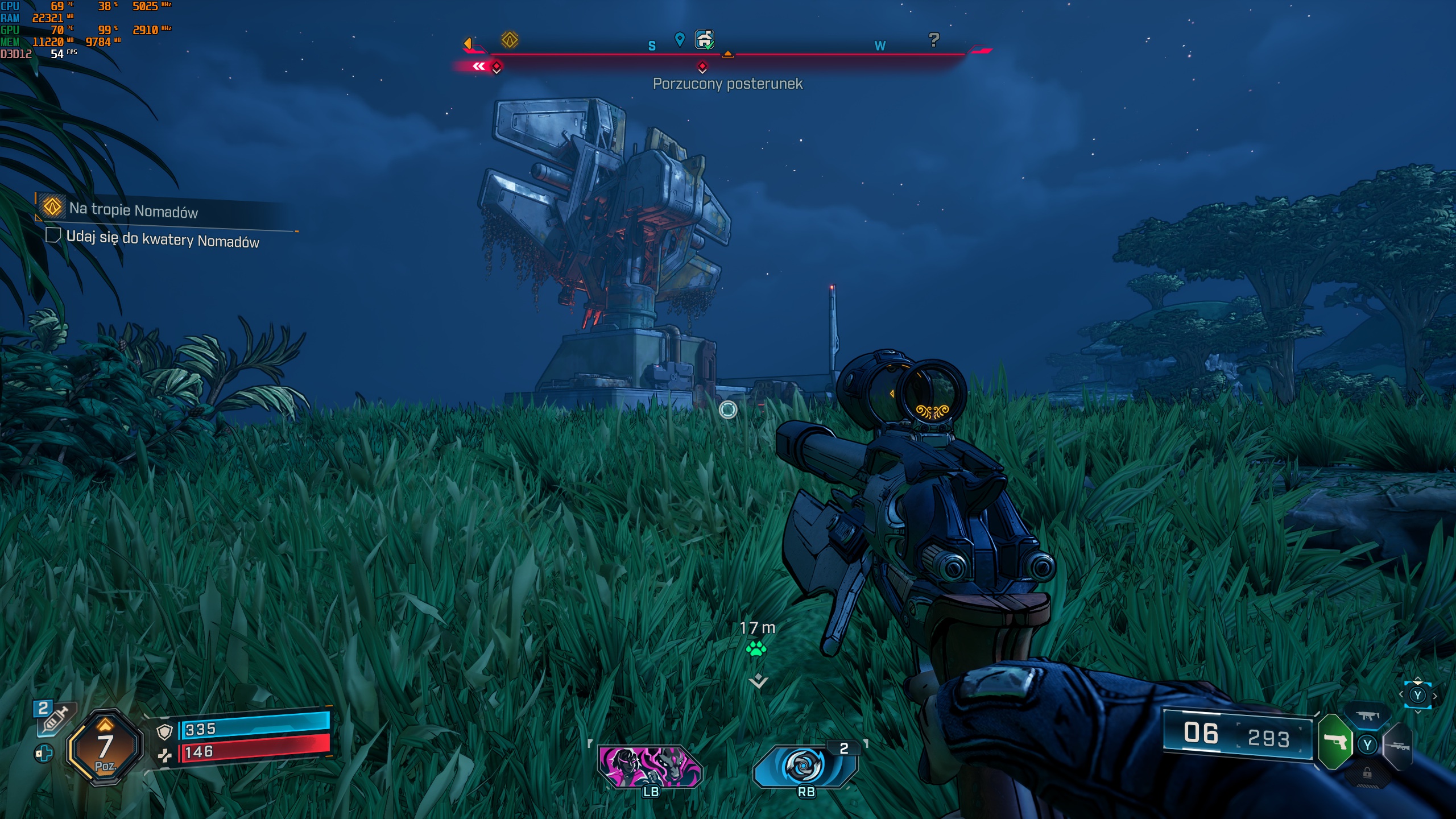This screenshot has height=819, width=1456.
Task: Click the blue location pin on compass
Action: (x=679, y=39)
